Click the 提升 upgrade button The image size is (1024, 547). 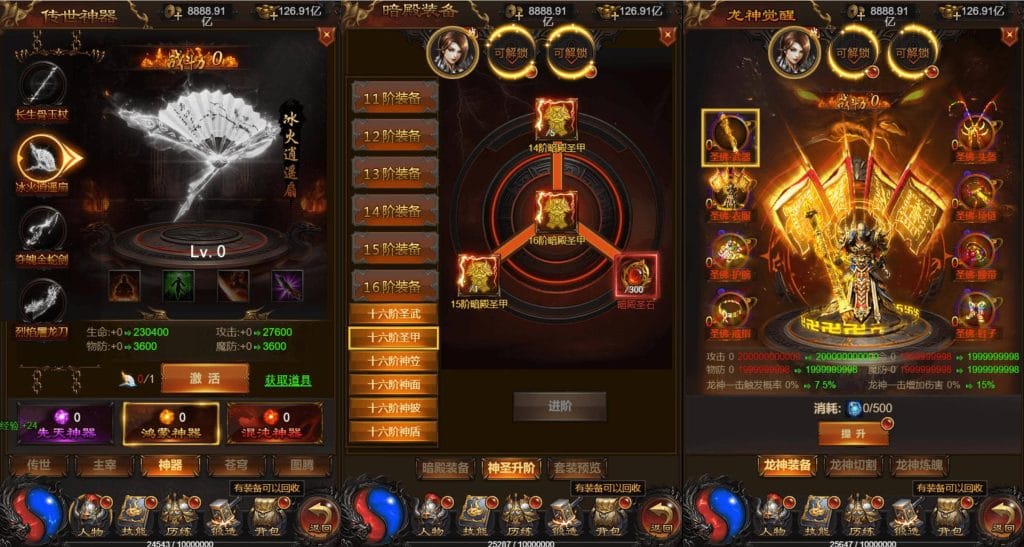[853, 432]
